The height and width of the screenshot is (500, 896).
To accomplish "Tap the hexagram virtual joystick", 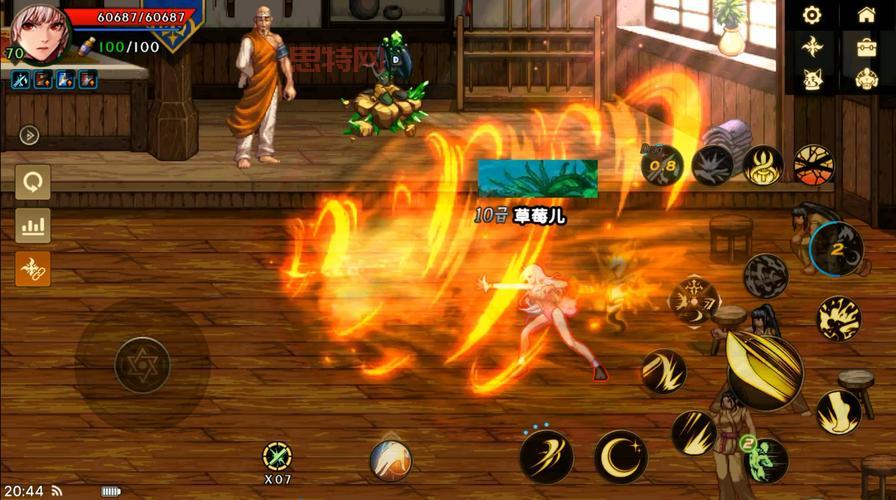I will (142, 364).
